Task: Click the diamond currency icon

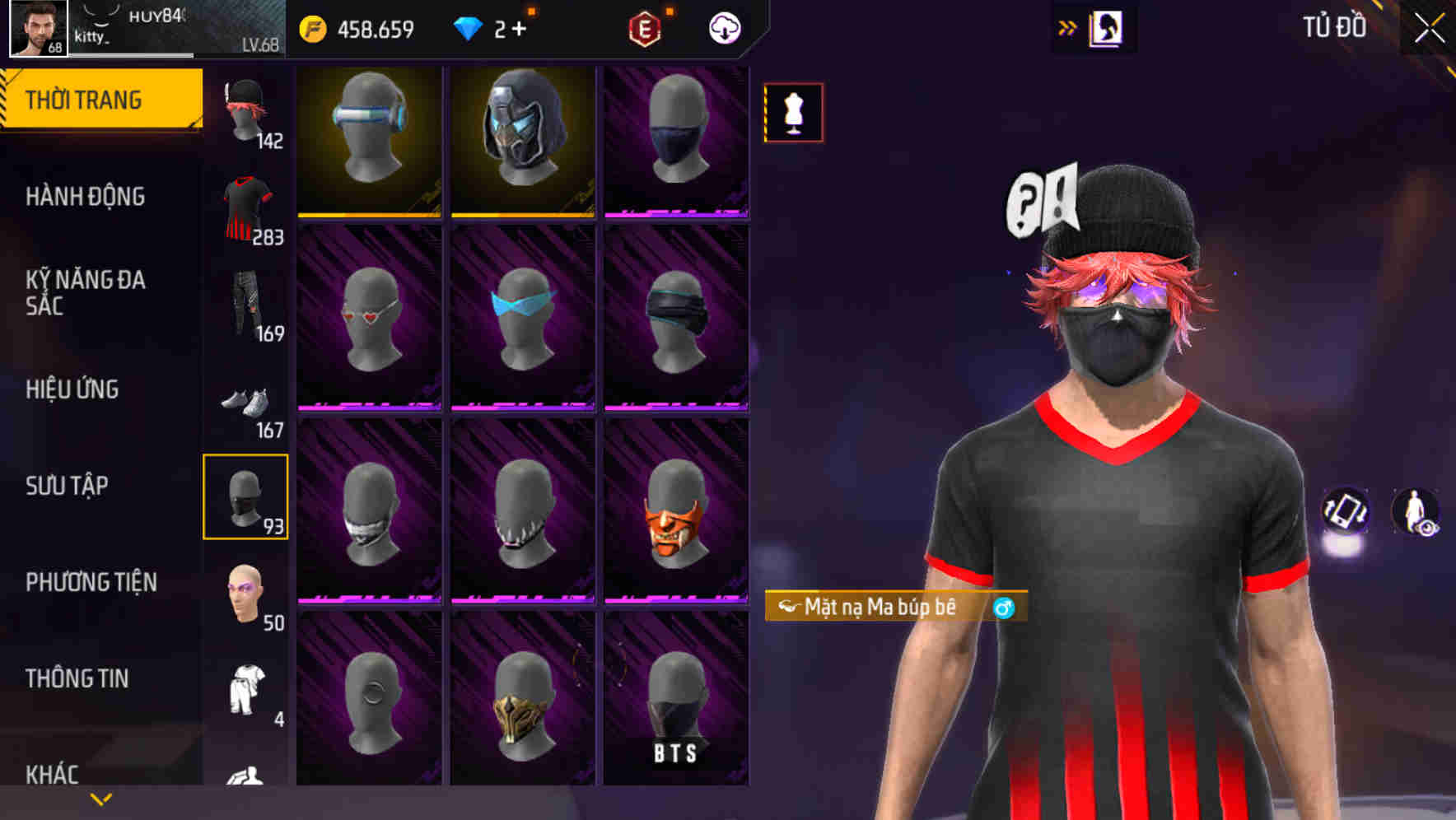Action: pos(466,27)
